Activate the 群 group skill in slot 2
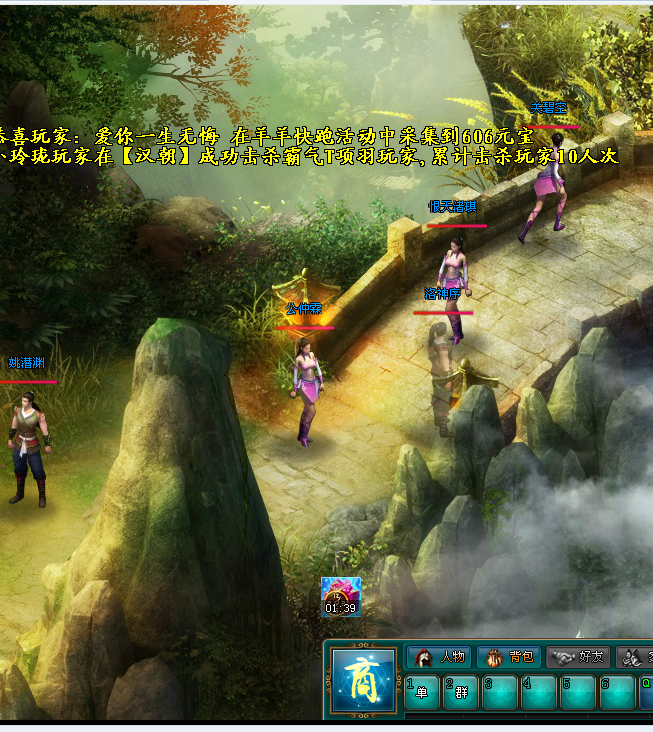 coord(461,692)
